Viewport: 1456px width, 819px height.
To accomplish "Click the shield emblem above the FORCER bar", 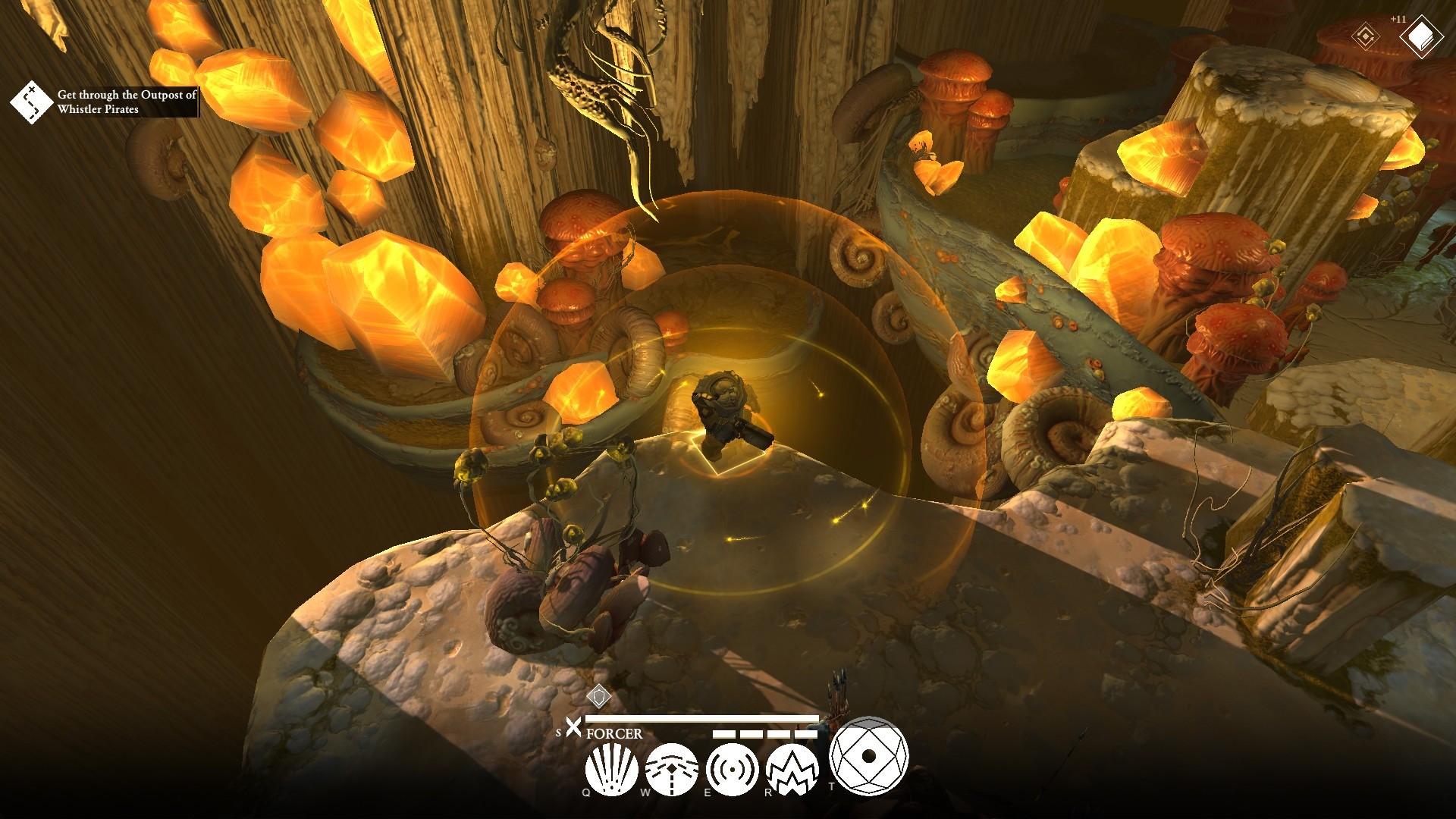I will [x=598, y=696].
